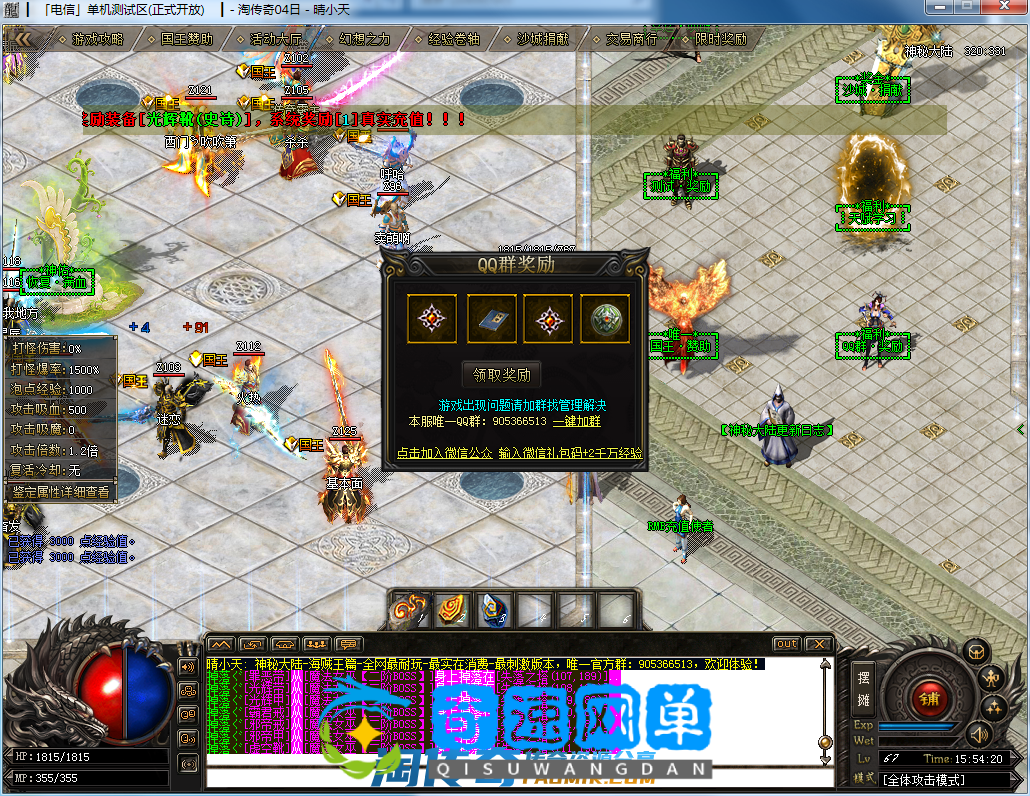Open the 限时奖励 timed rewards menu
Screen dimensions: 1030x796
720,40
